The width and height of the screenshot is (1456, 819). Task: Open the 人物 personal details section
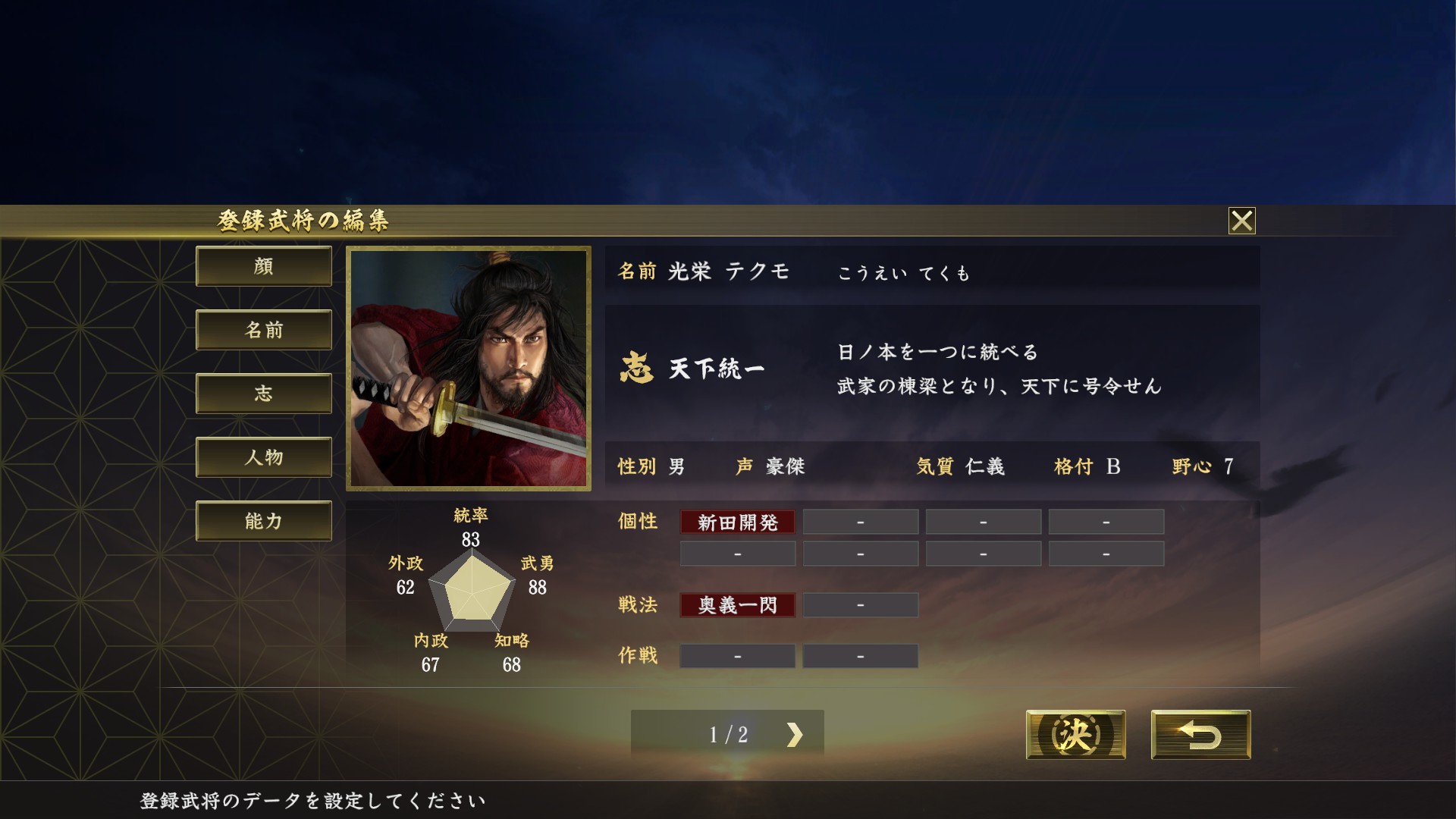pos(263,457)
